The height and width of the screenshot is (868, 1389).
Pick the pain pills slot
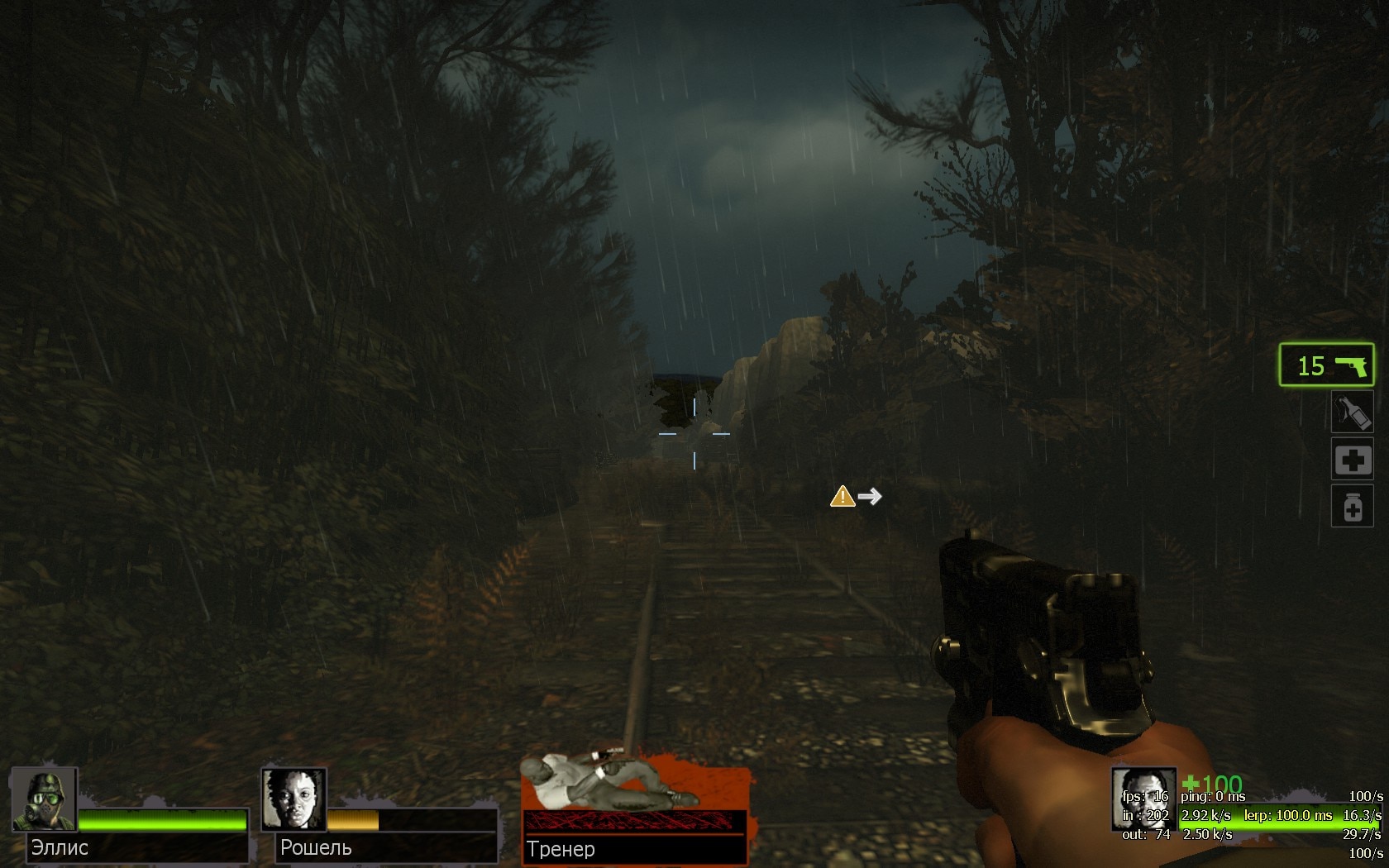pyautogui.click(x=1353, y=506)
